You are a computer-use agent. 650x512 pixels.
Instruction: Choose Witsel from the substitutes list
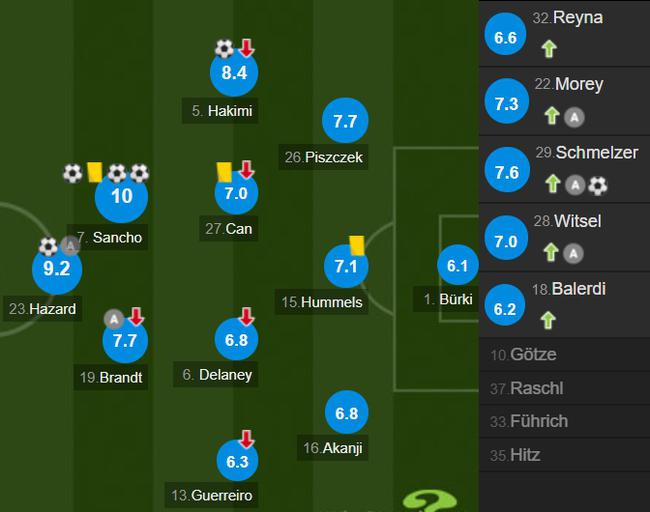click(565, 237)
